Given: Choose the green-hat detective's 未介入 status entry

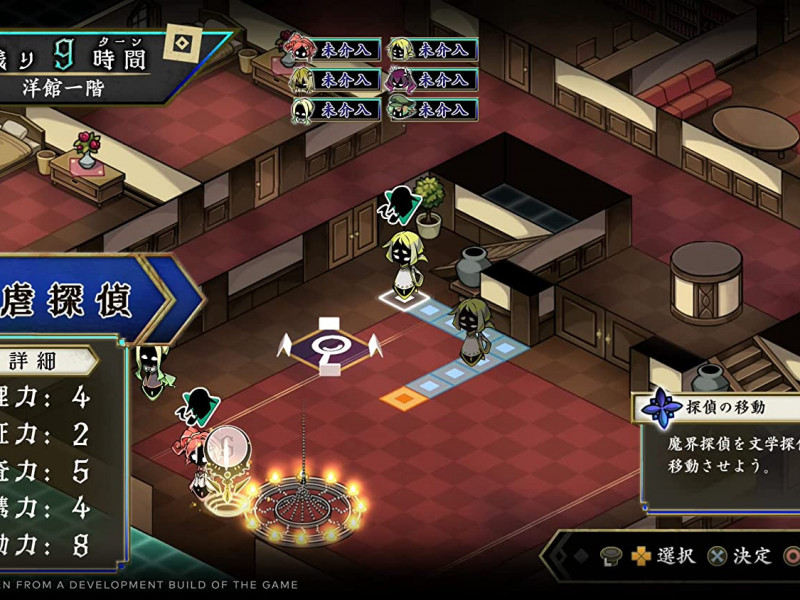Looking at the screenshot, I should (433, 109).
